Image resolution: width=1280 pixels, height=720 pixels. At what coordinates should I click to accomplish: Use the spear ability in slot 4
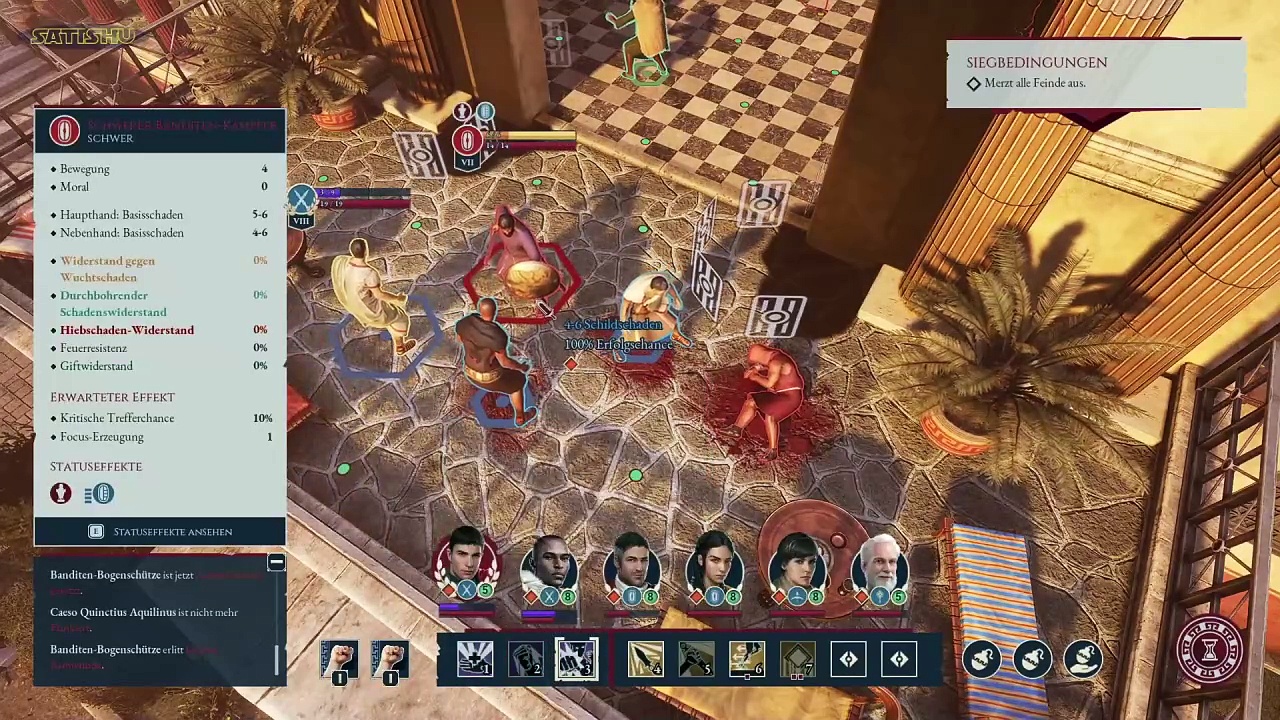[646, 659]
